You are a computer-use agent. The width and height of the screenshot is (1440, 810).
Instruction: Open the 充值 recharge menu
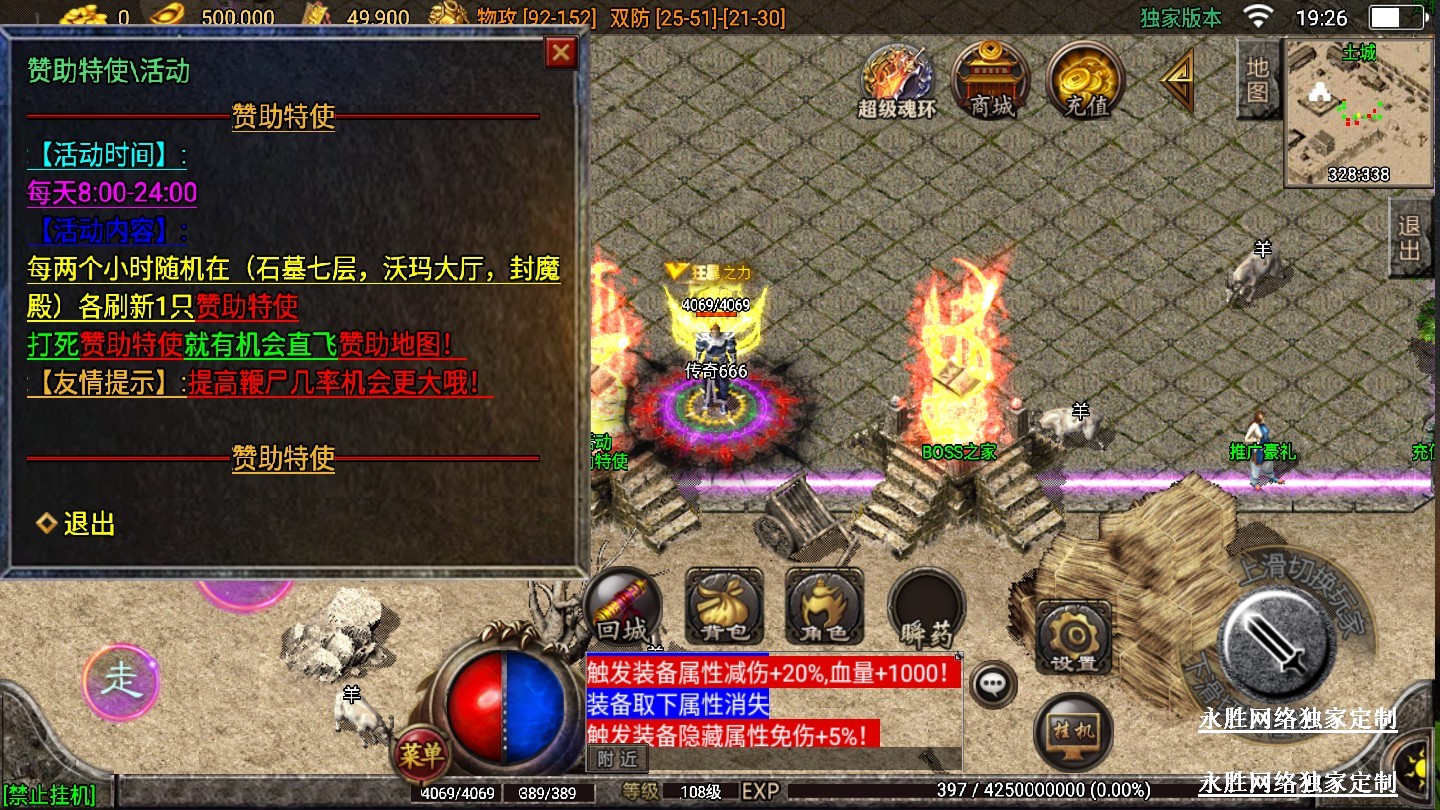pyautogui.click(x=1086, y=78)
